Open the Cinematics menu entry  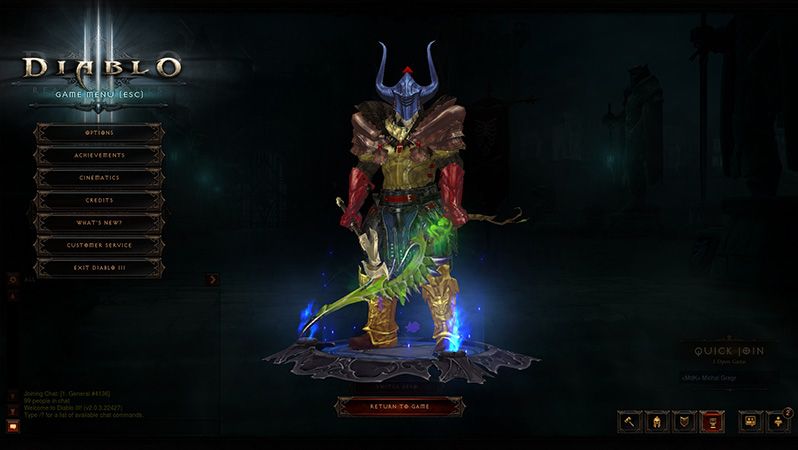[99, 178]
